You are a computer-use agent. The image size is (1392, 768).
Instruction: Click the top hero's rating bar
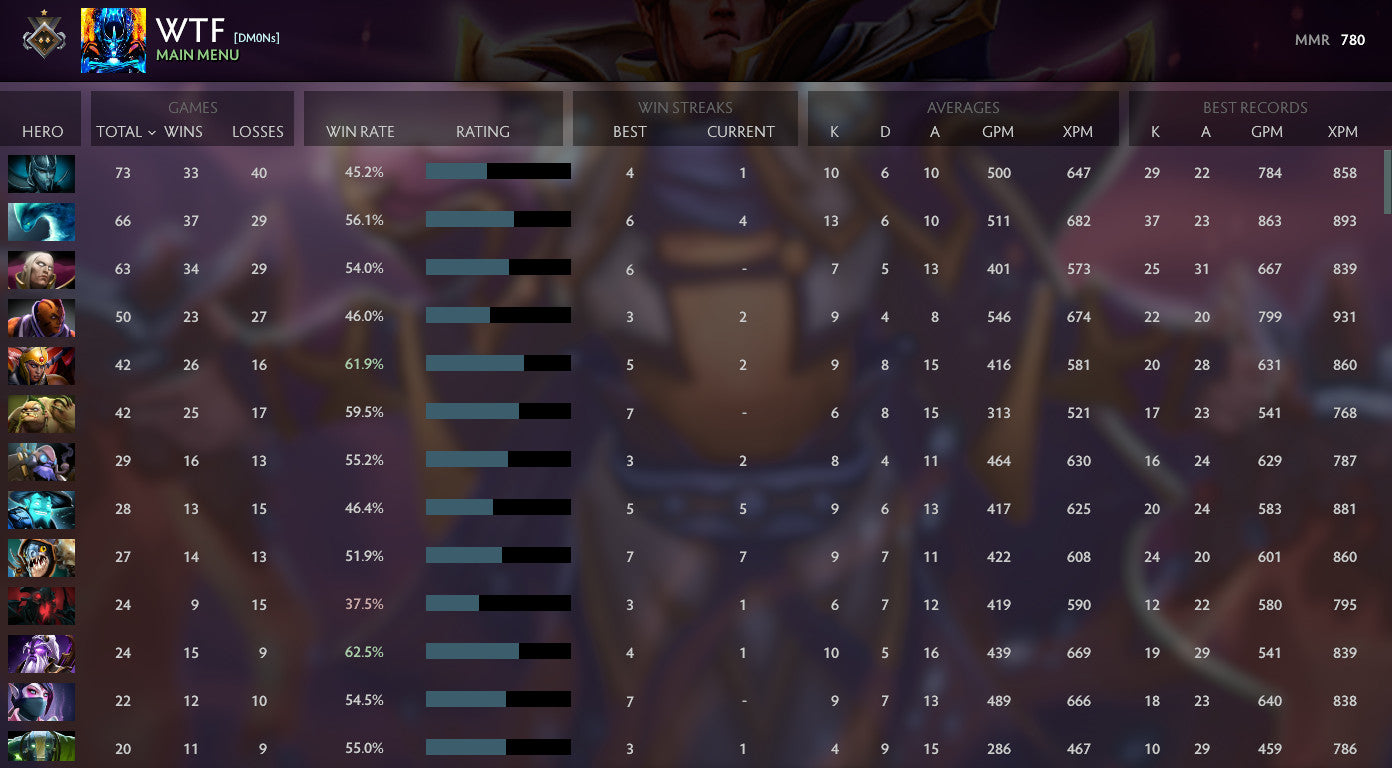pos(498,171)
